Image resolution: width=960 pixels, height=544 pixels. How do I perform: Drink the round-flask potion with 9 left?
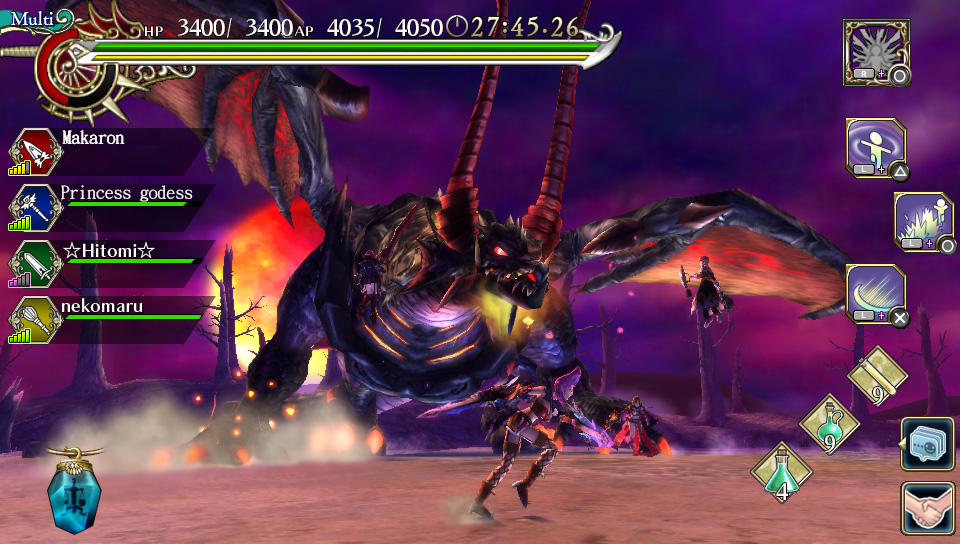click(829, 424)
